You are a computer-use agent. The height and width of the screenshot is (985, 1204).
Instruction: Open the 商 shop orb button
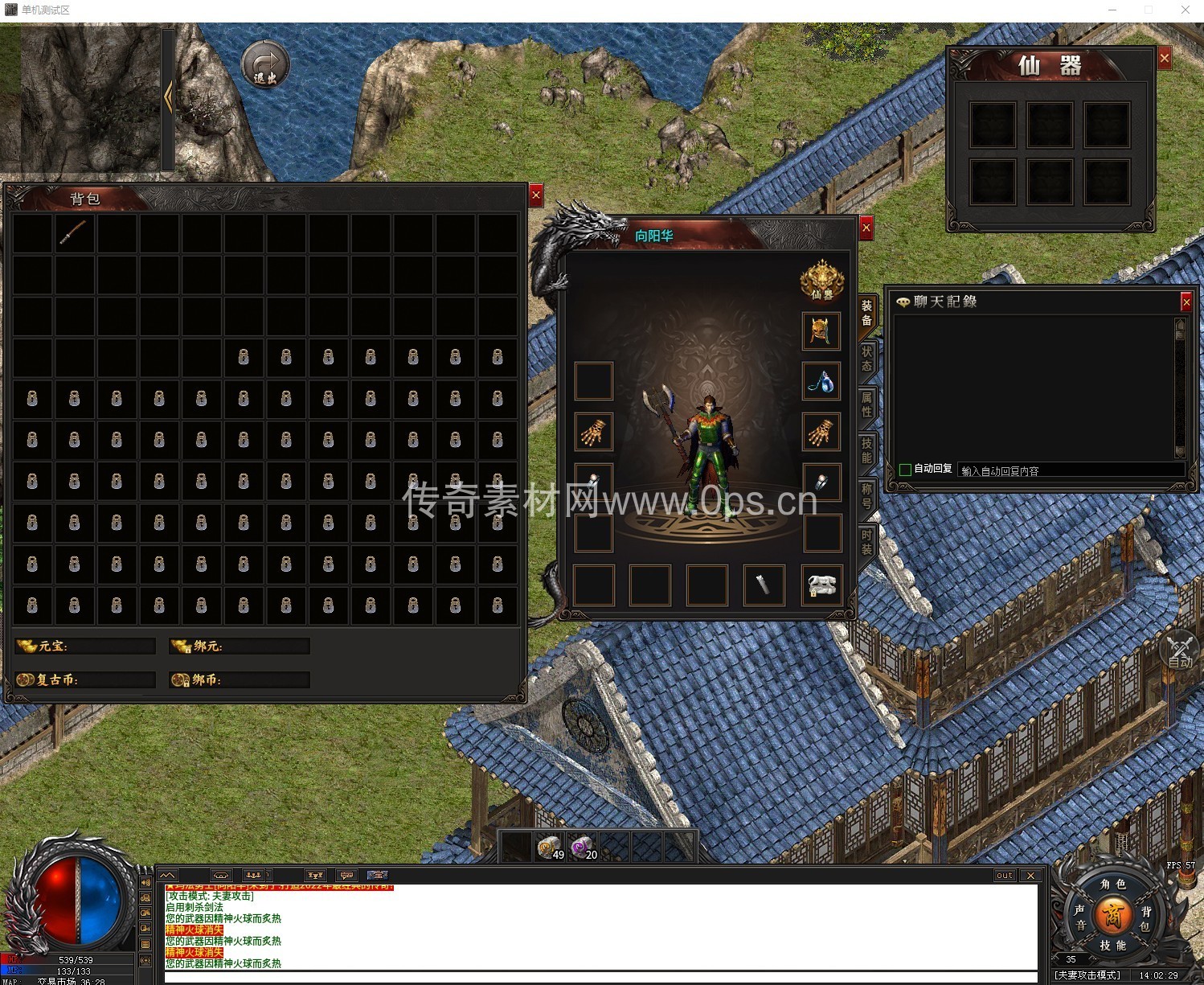[x=1113, y=914]
